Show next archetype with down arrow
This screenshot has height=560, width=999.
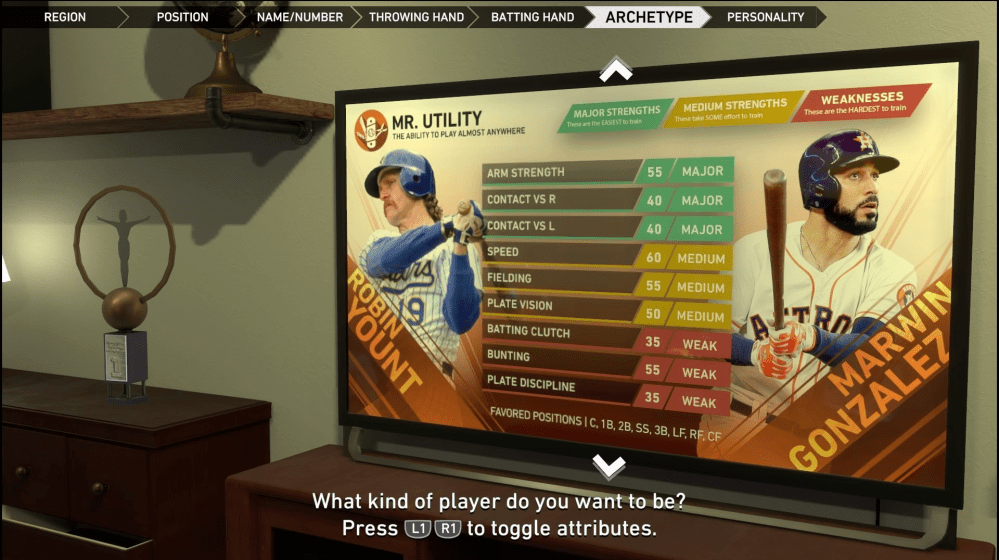[609, 466]
